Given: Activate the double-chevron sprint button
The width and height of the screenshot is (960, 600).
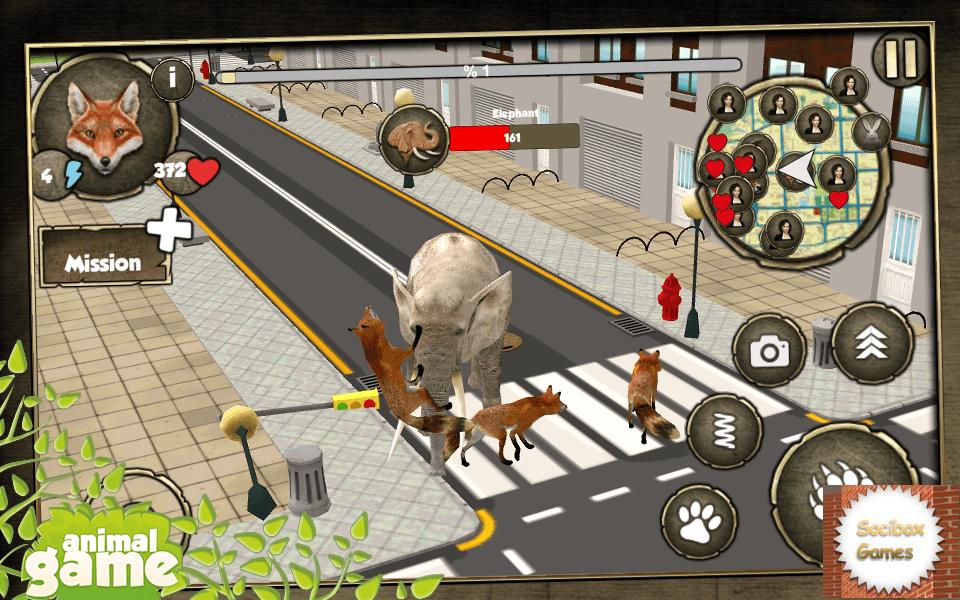Looking at the screenshot, I should coord(871,344).
